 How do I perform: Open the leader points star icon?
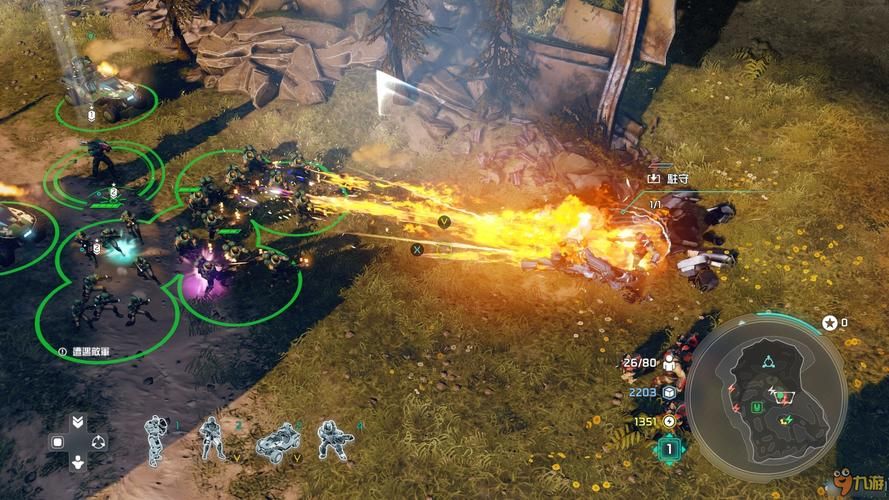(828, 323)
